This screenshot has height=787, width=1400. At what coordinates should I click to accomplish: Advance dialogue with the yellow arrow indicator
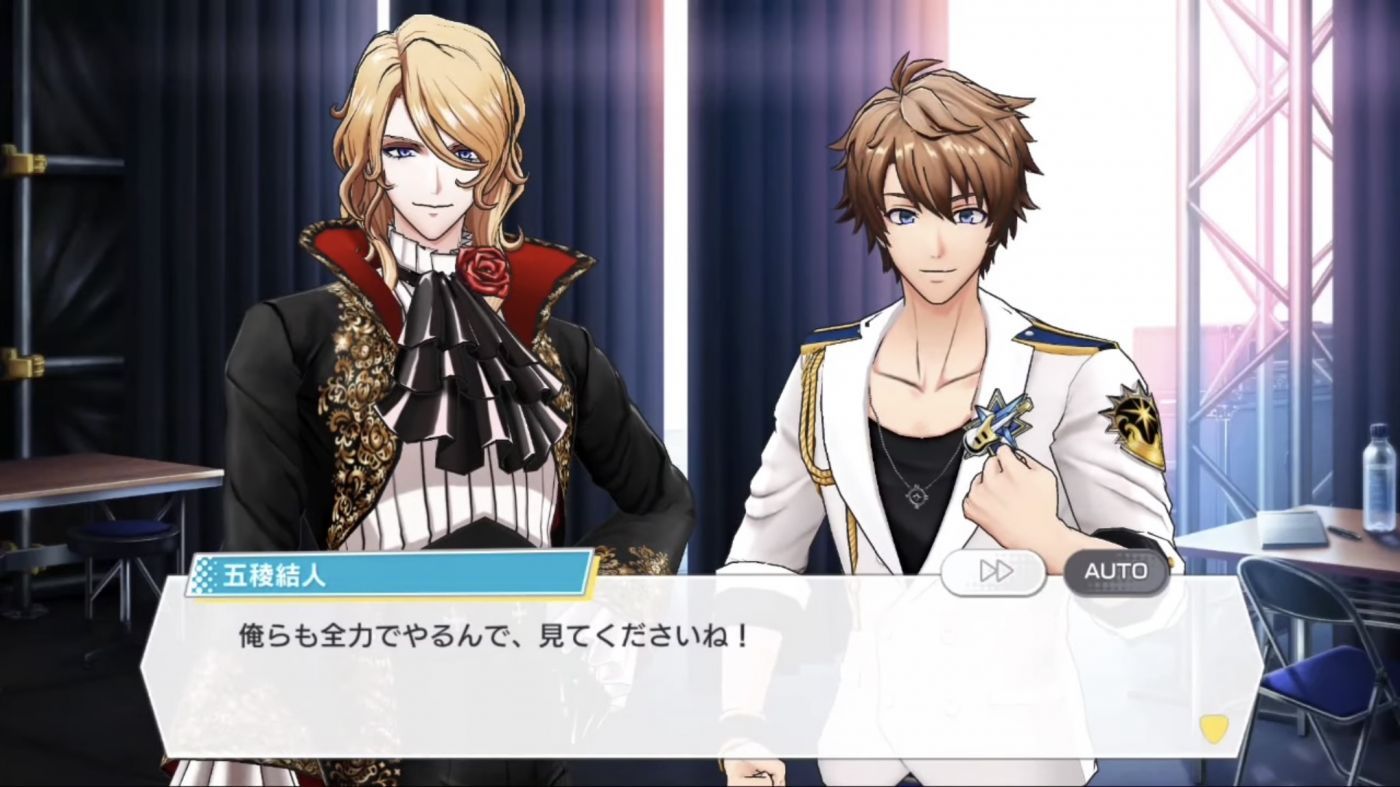1213,728
